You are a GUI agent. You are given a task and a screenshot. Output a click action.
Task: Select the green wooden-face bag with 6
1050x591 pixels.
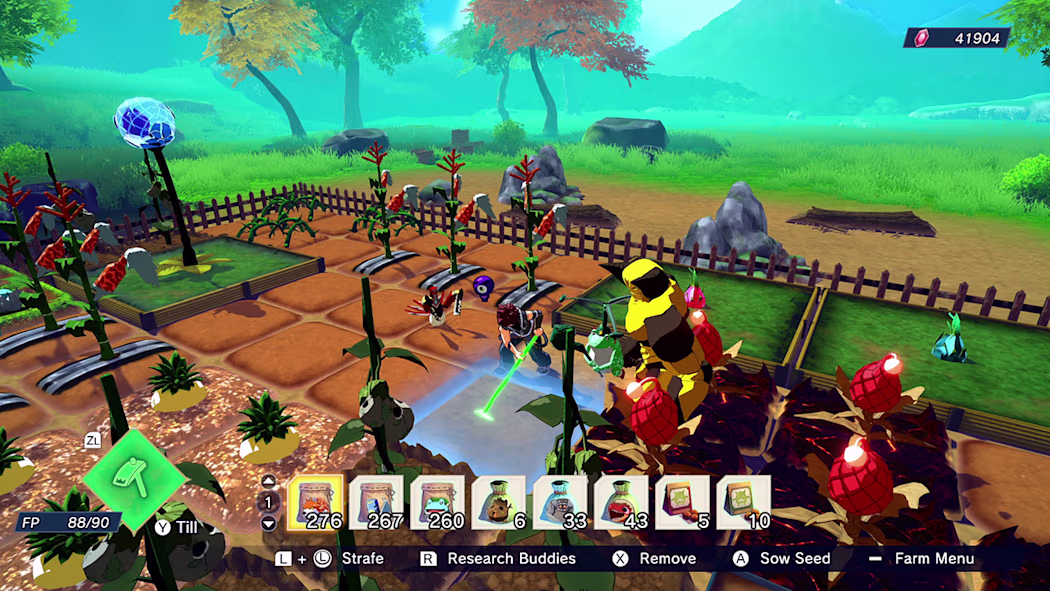click(x=499, y=501)
